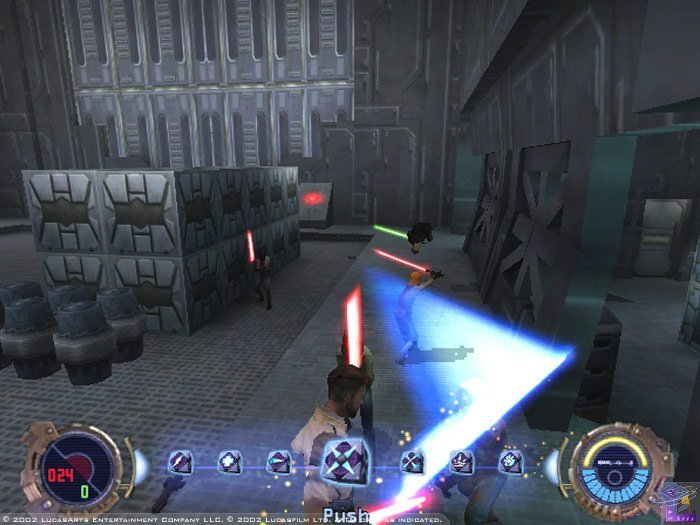Select the highlighted Push force power icon

(x=341, y=462)
